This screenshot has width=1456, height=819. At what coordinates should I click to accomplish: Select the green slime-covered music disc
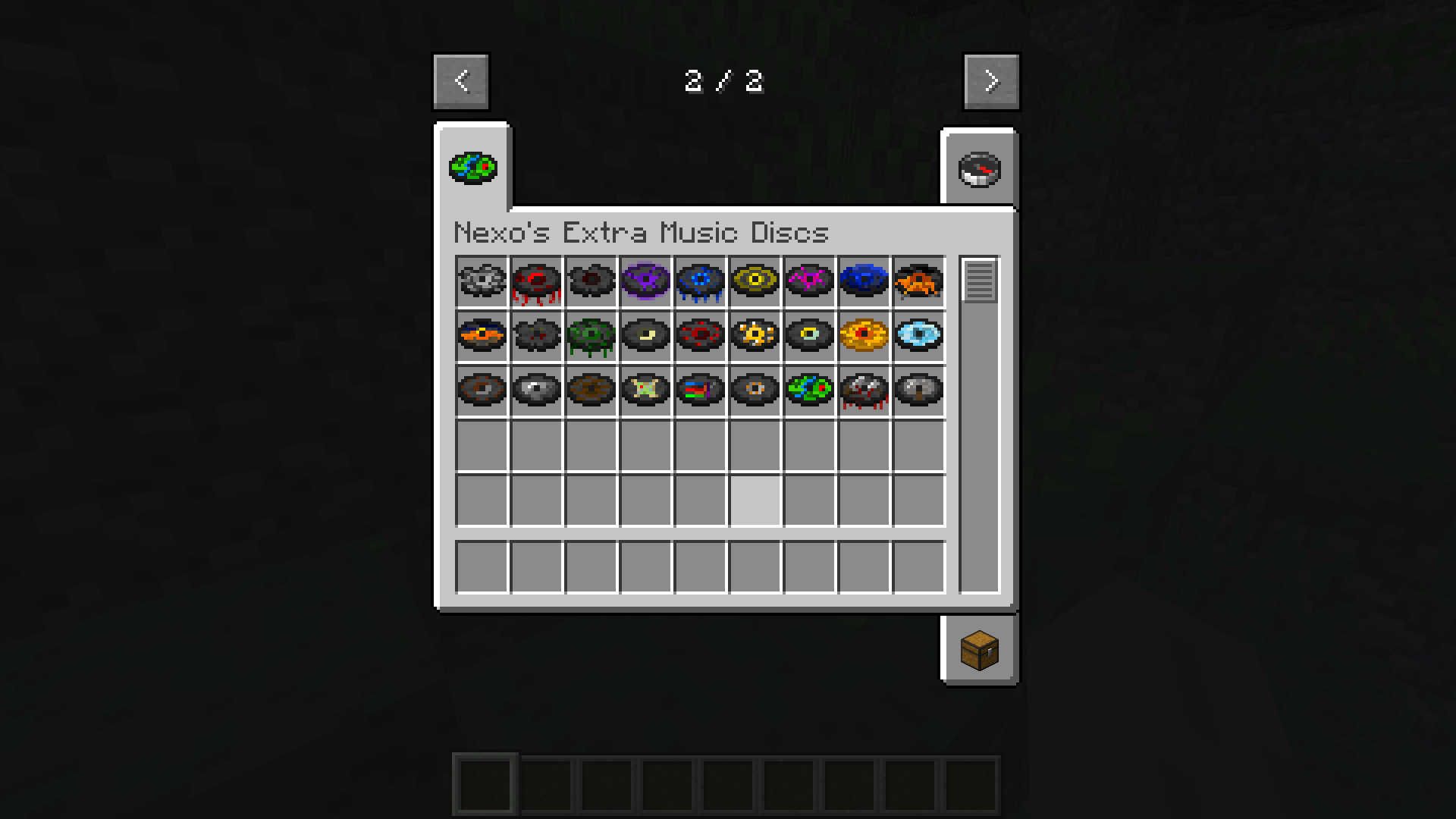point(591,336)
